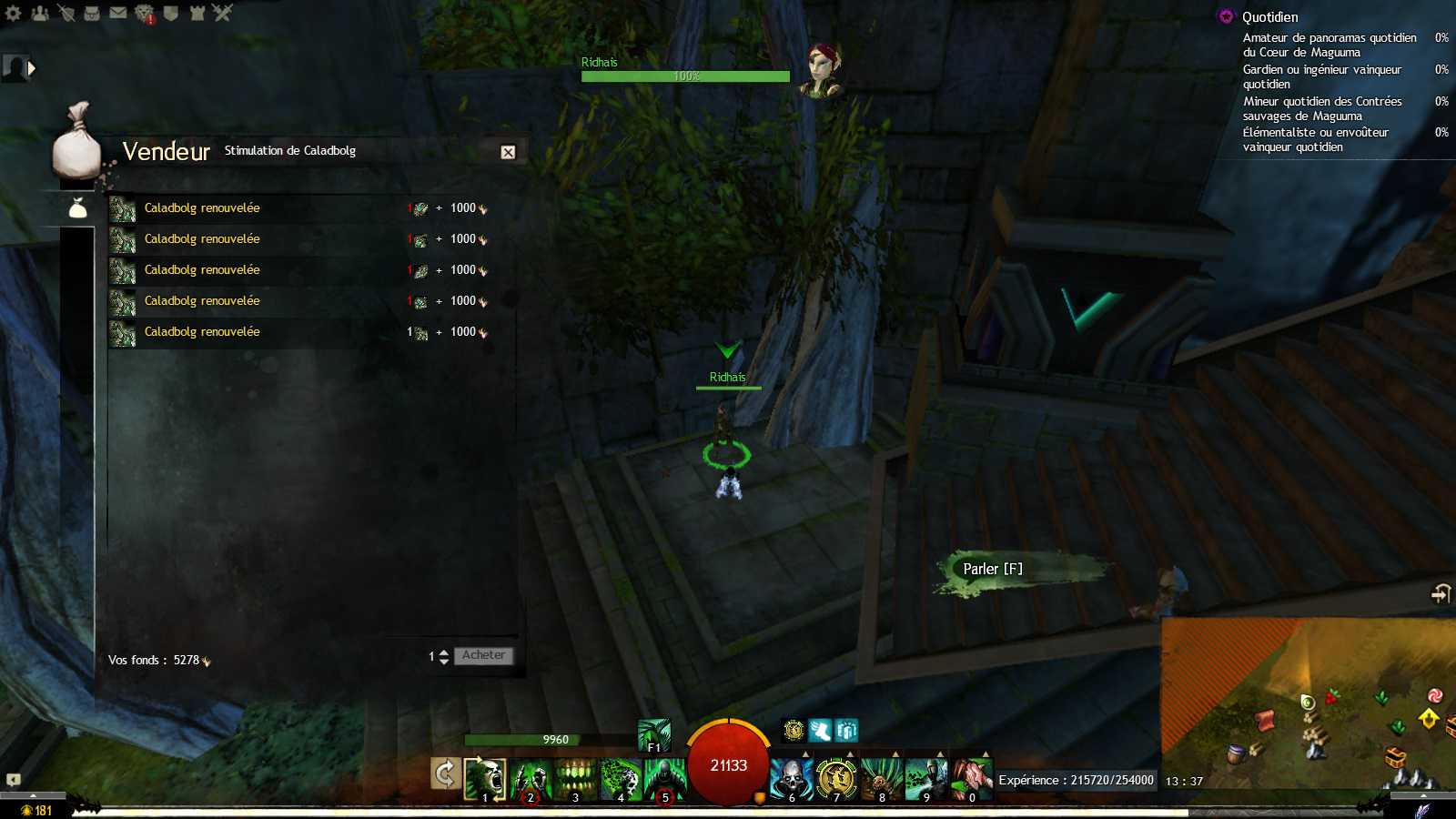The width and height of the screenshot is (1456, 819).
Task: Open the gear-shaped game menu
Action: tap(14, 13)
